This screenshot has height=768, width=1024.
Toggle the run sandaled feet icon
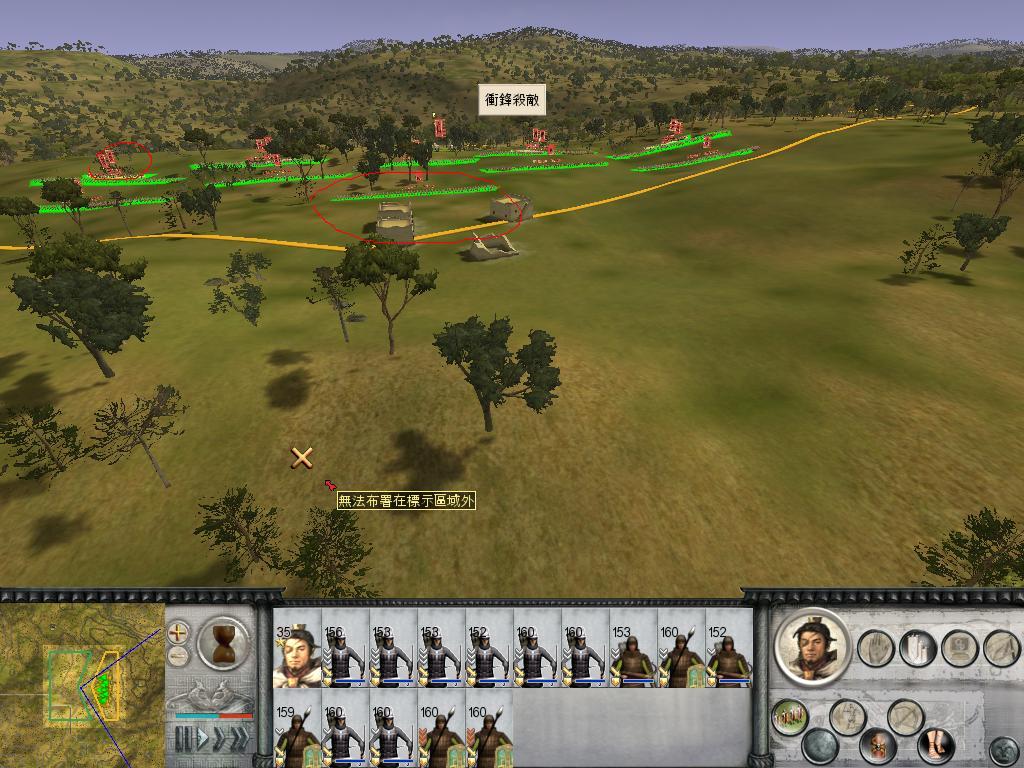tap(936, 745)
